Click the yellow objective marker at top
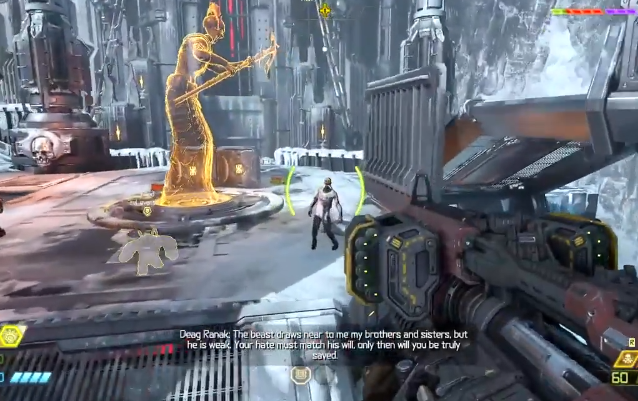 tap(325, 10)
